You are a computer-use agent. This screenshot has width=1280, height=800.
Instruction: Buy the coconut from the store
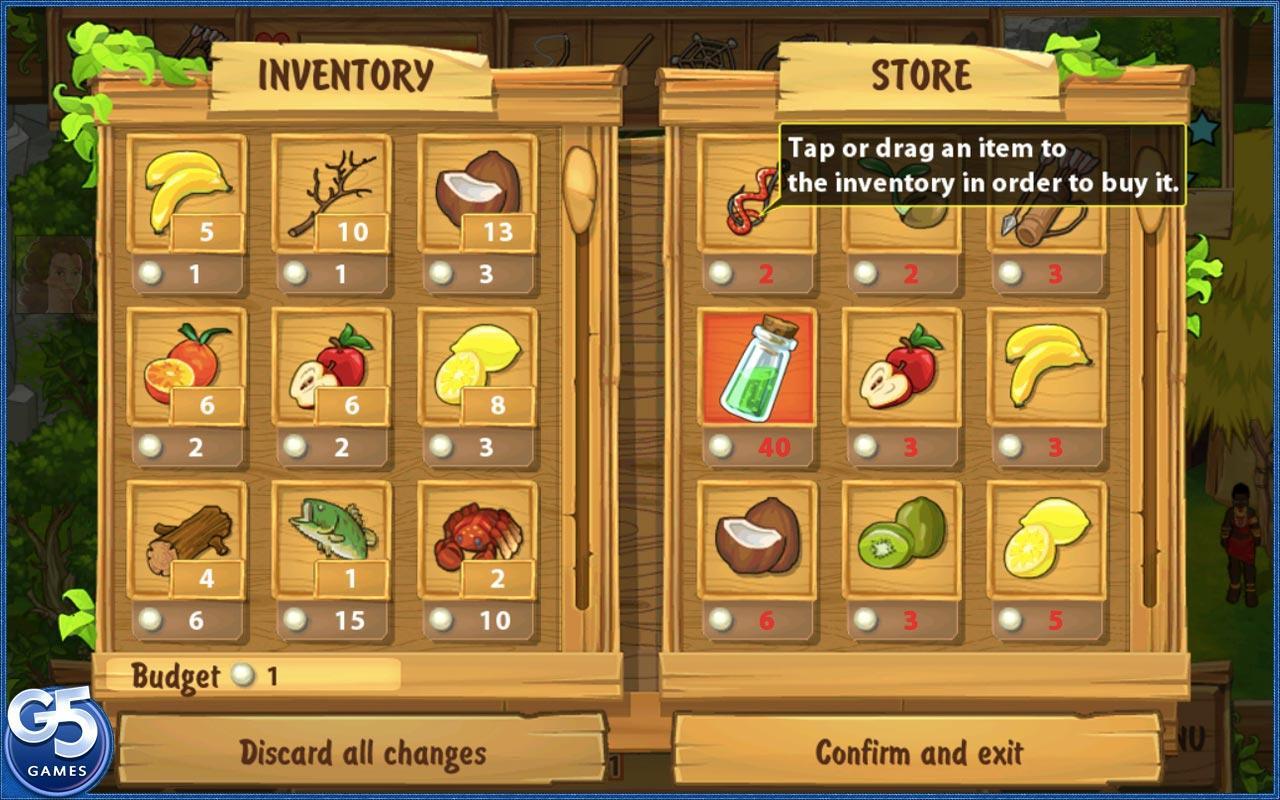point(757,539)
